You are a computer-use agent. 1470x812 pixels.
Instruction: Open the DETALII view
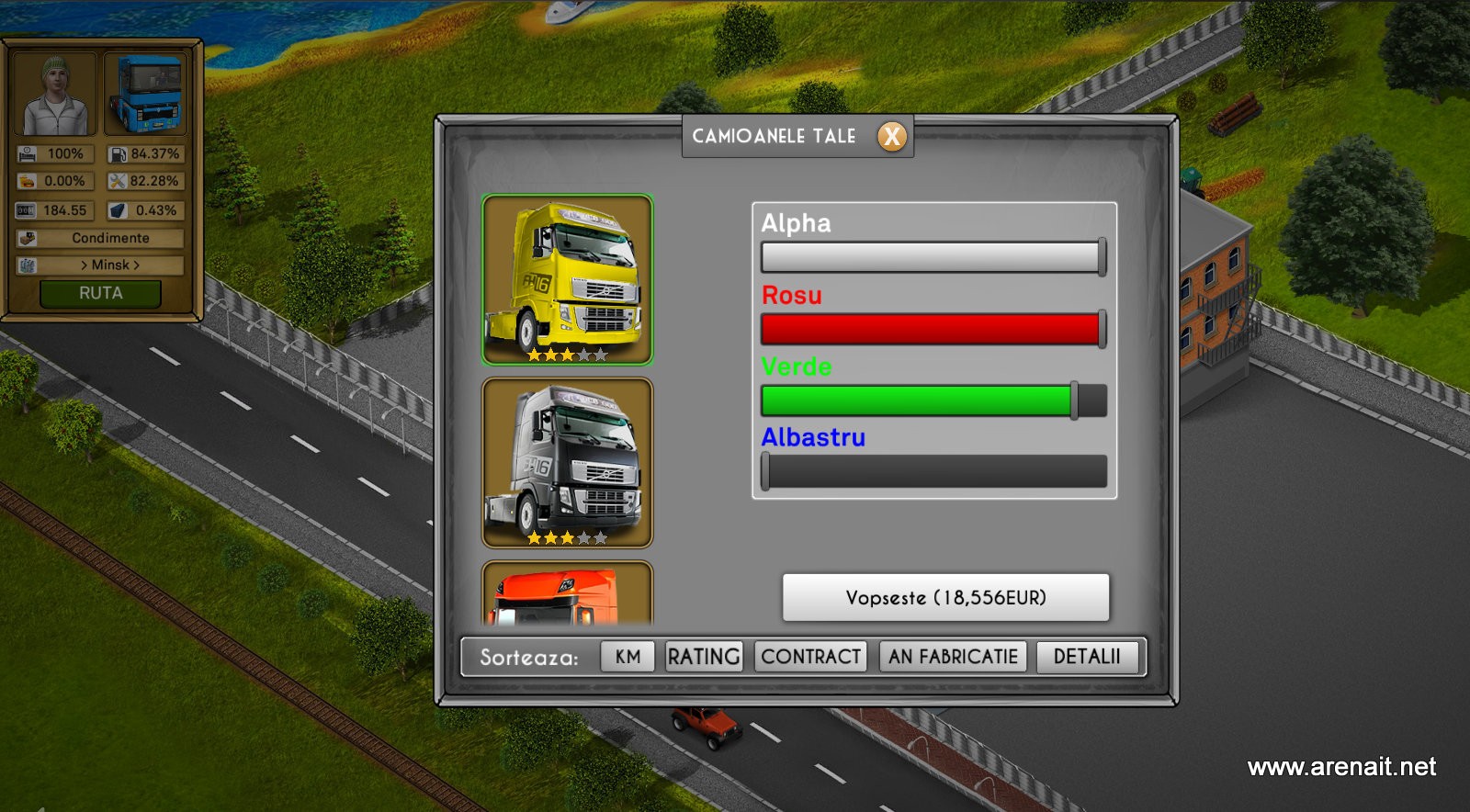(1087, 657)
